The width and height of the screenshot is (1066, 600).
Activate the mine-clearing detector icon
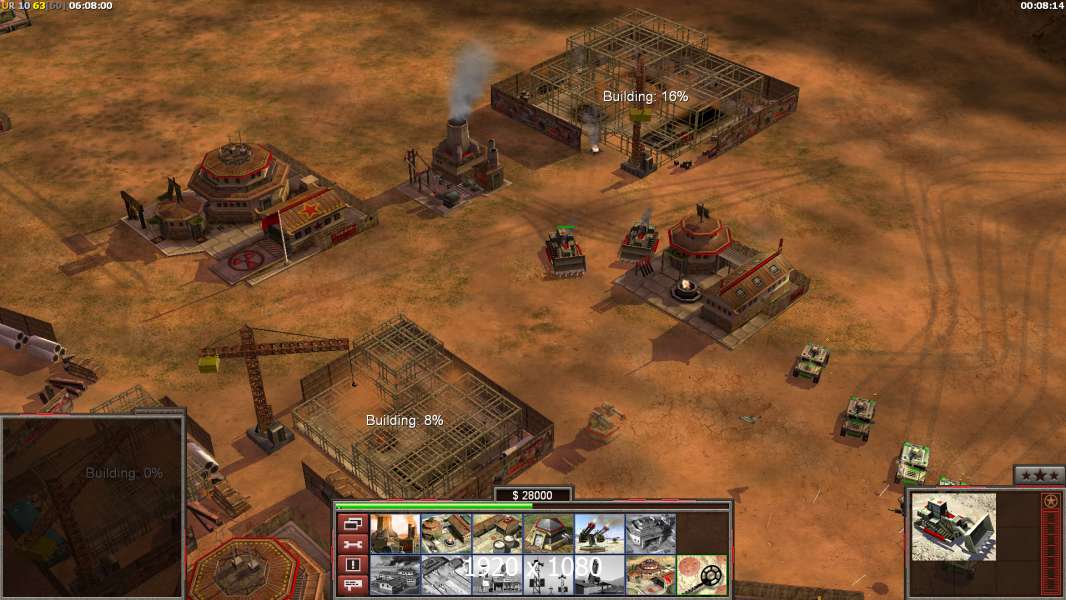click(701, 575)
